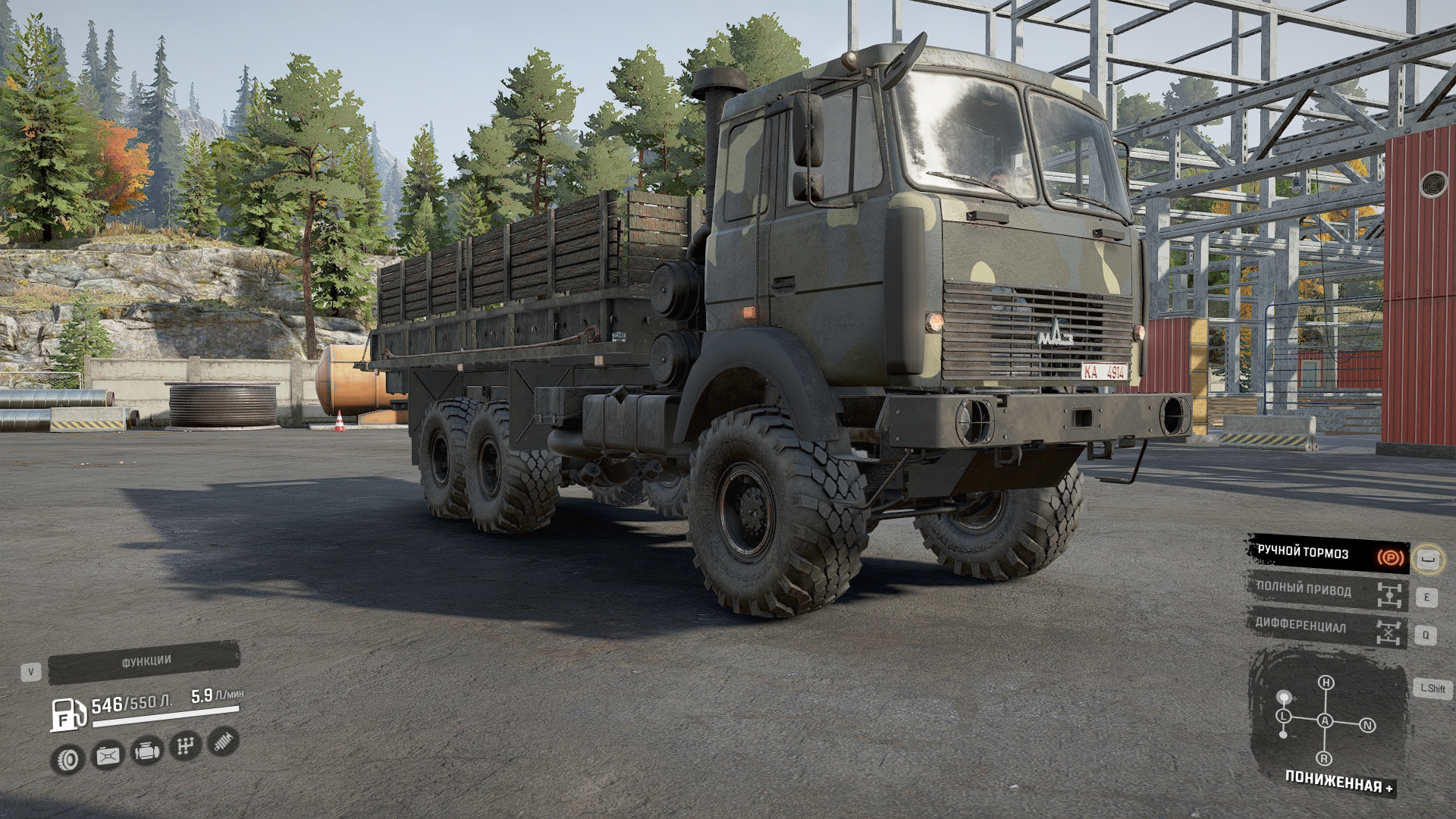
Task: Click the suspension spring status icon
Action: coord(223,741)
